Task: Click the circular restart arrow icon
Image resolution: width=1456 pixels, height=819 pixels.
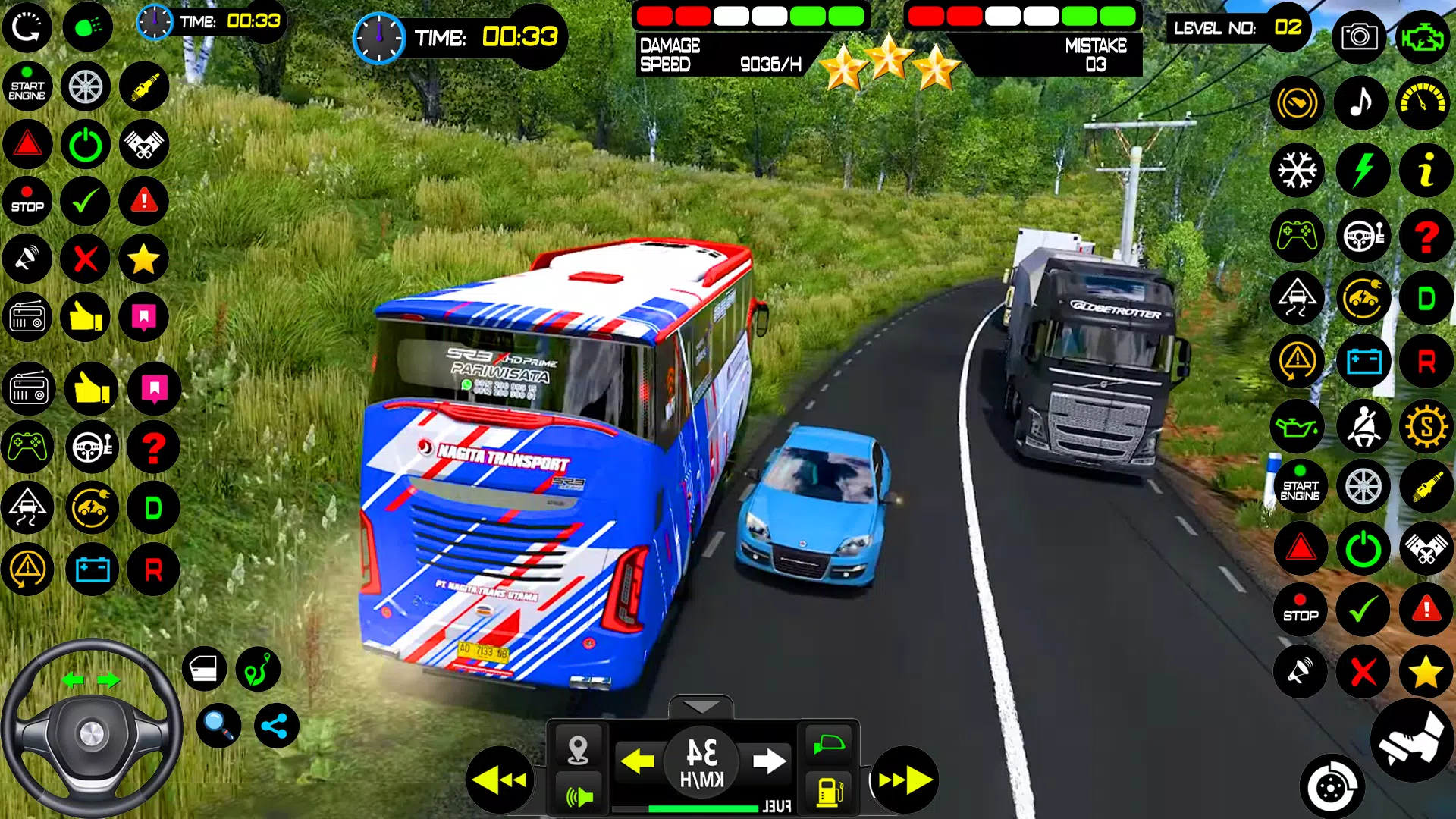Action: tap(27, 27)
